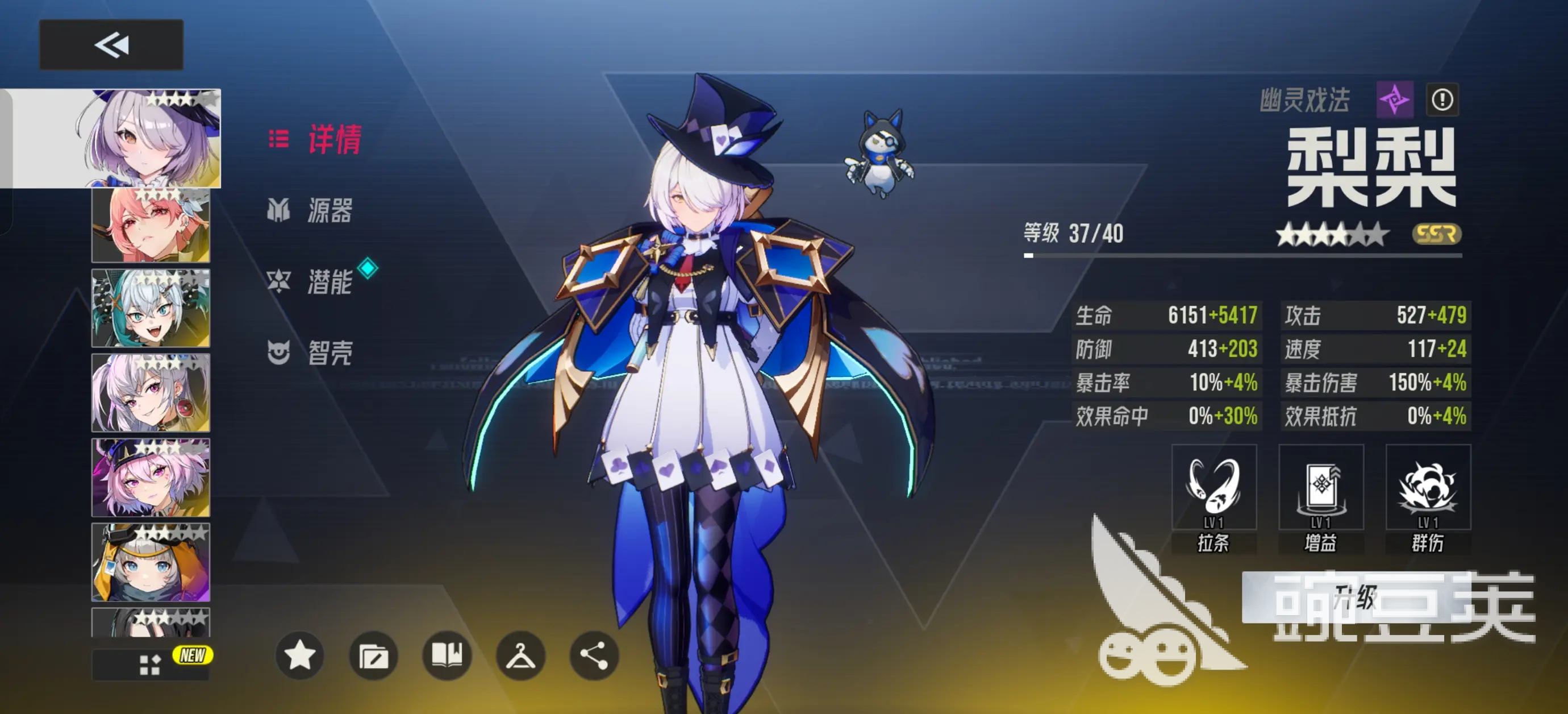Open the clothes hanger outfit button
The image size is (1568, 714).
pos(520,656)
